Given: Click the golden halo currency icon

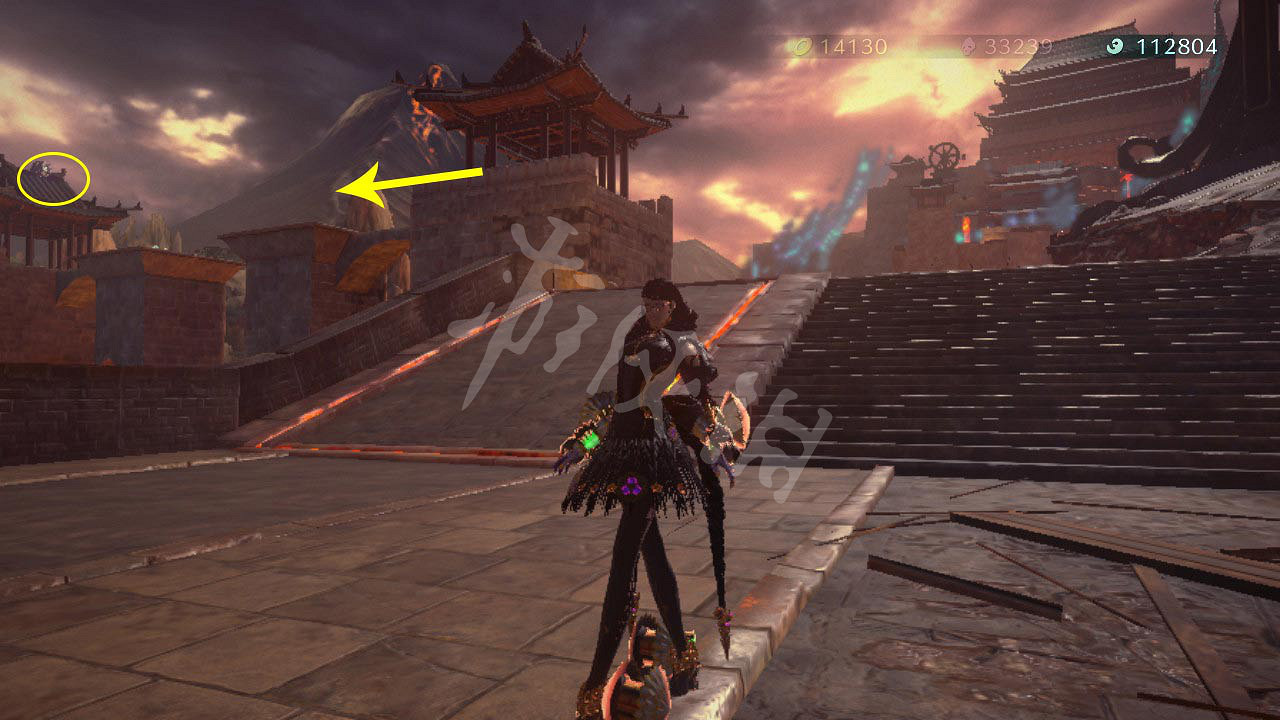Looking at the screenshot, I should 804,45.
